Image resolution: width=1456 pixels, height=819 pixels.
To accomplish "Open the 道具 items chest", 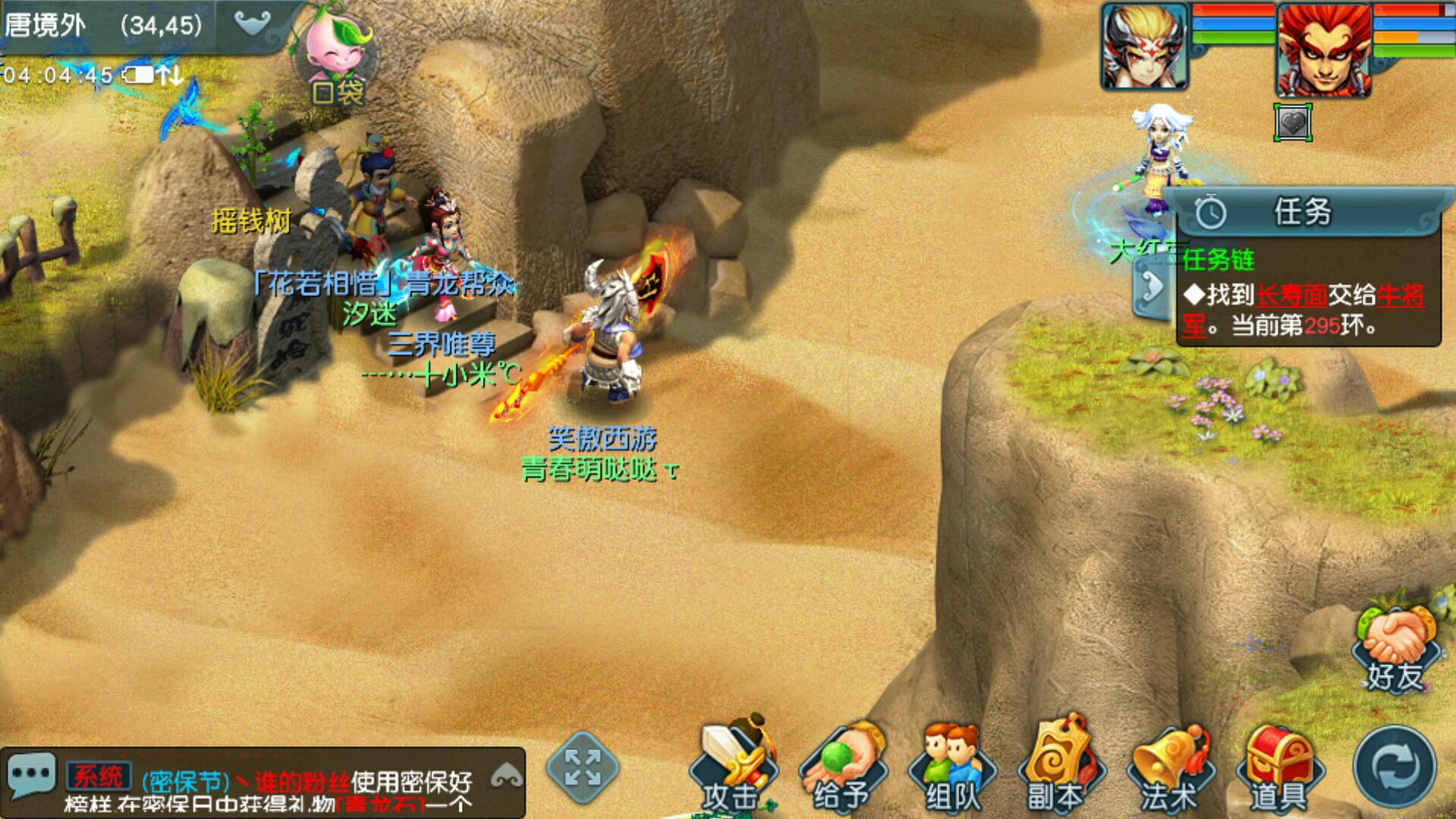I will [1279, 766].
